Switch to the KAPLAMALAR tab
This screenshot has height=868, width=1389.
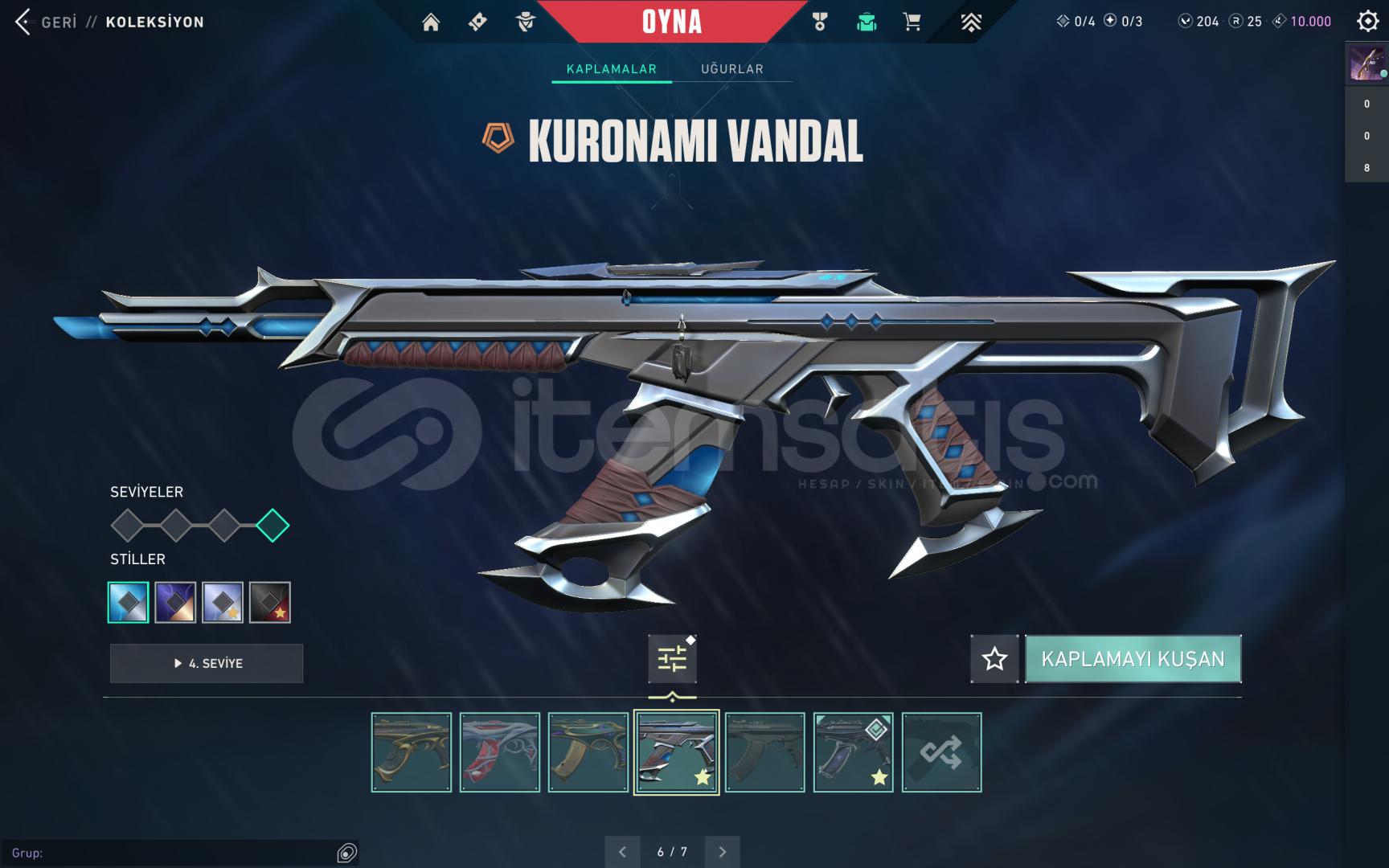pyautogui.click(x=611, y=69)
